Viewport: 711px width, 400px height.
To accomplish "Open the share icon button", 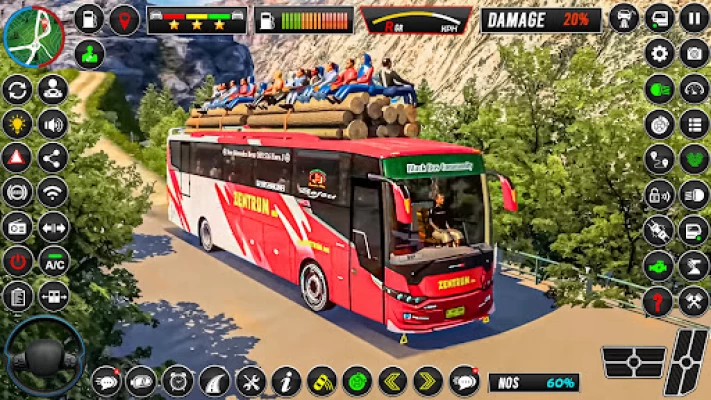I will tap(53, 157).
